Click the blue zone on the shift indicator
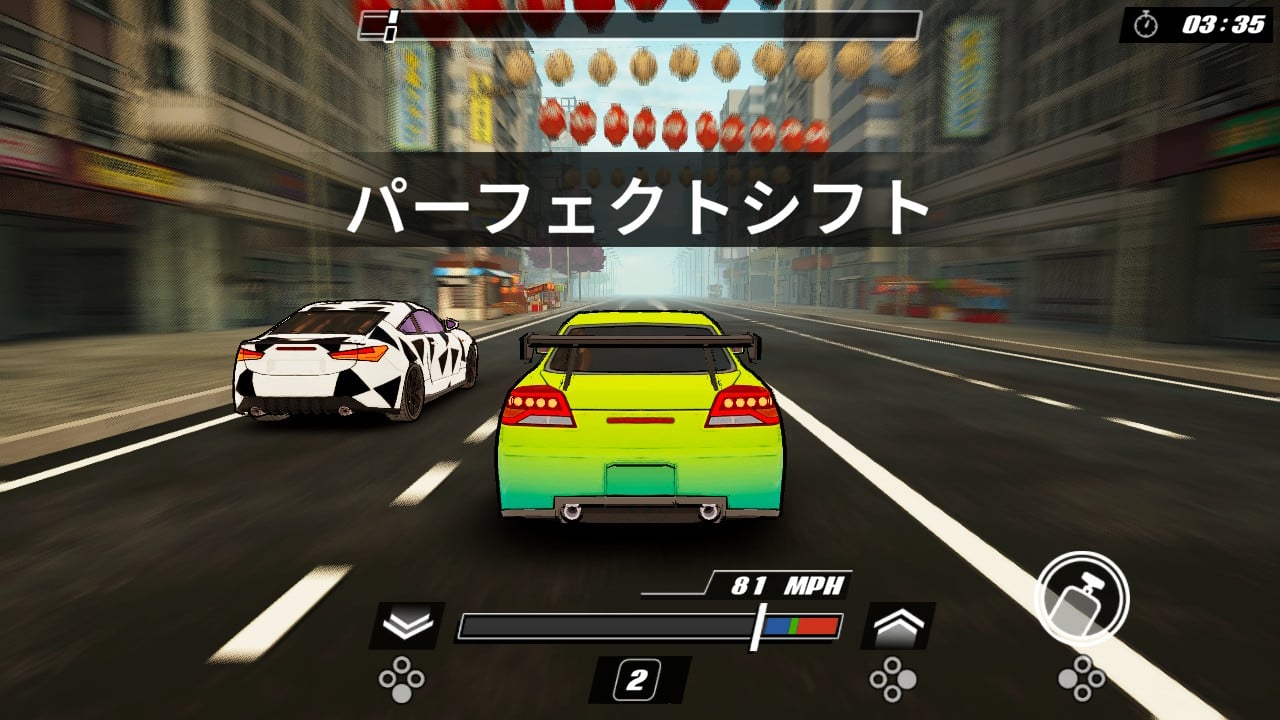The height and width of the screenshot is (720, 1280). coord(778,624)
